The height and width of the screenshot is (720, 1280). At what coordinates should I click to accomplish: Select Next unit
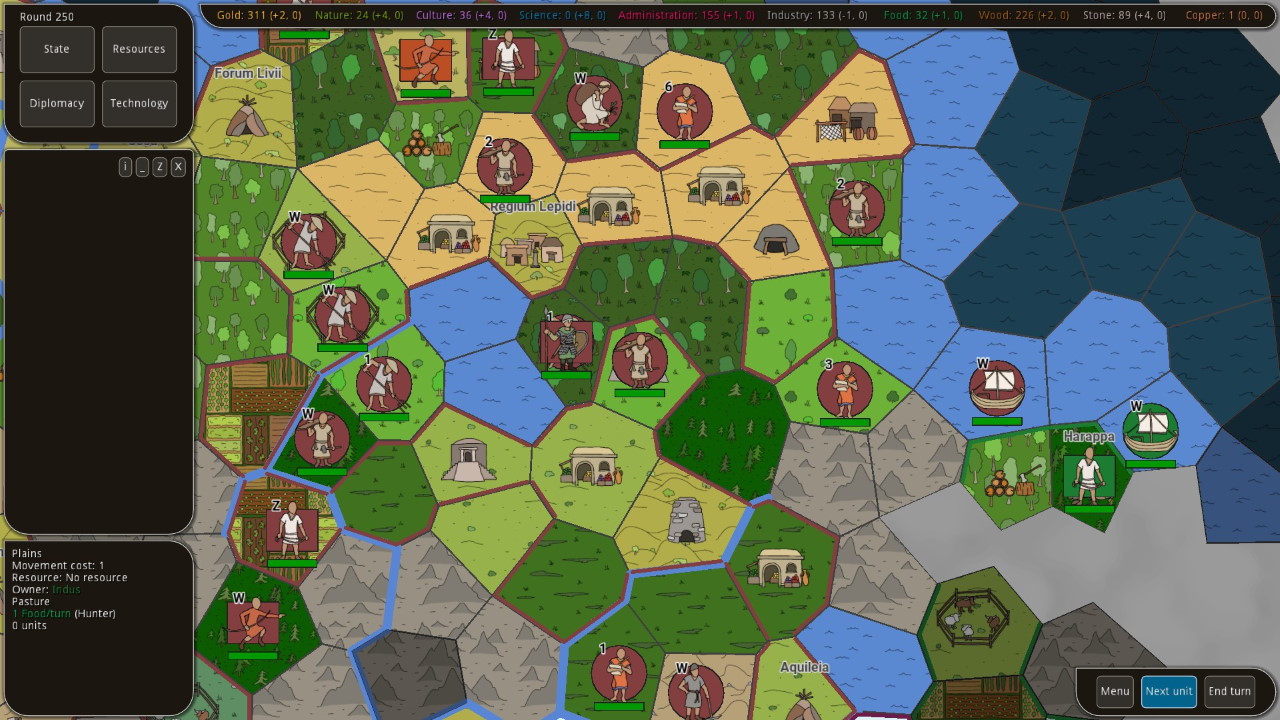point(1168,691)
